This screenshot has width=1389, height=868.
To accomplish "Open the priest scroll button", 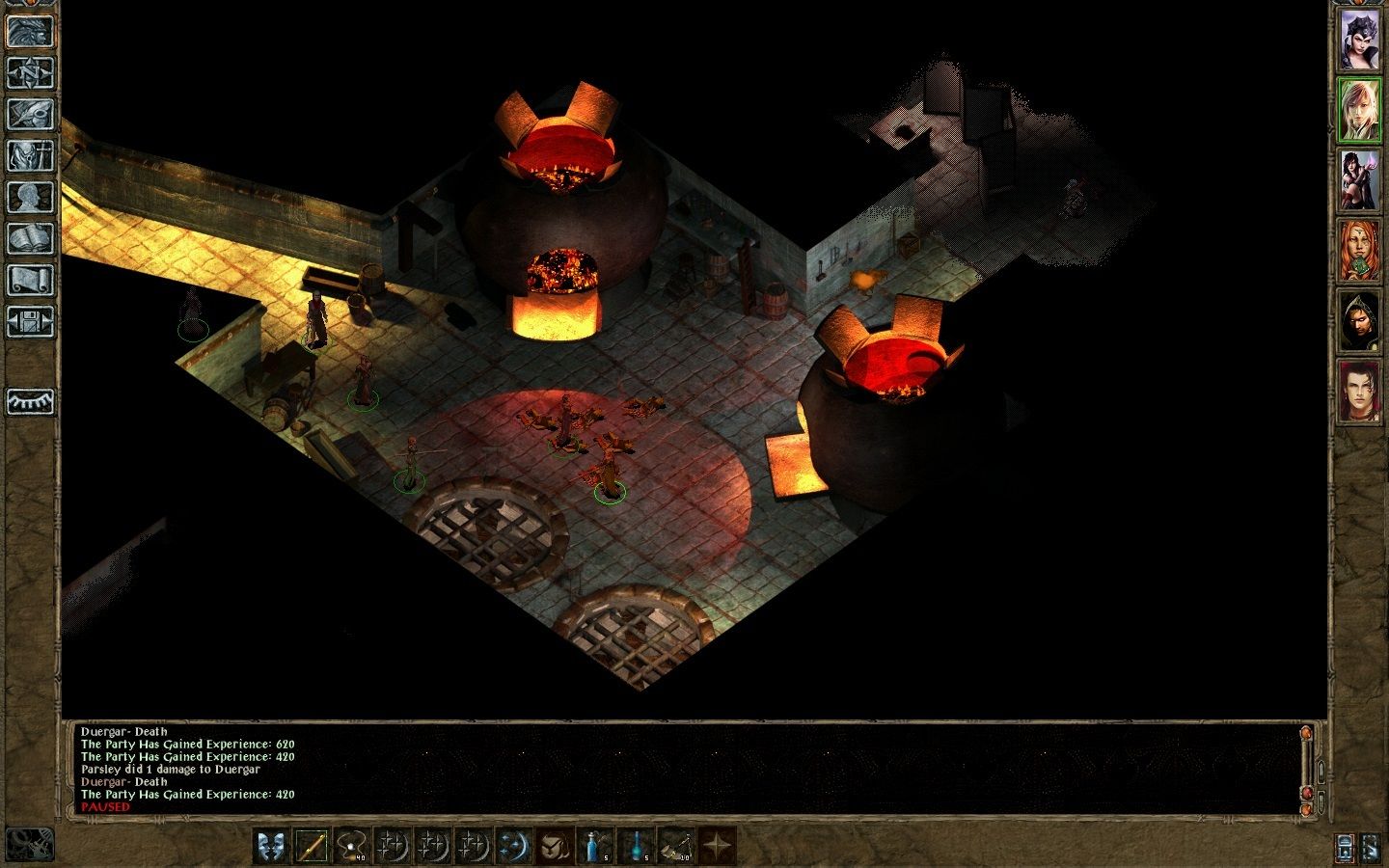I will tap(30, 280).
